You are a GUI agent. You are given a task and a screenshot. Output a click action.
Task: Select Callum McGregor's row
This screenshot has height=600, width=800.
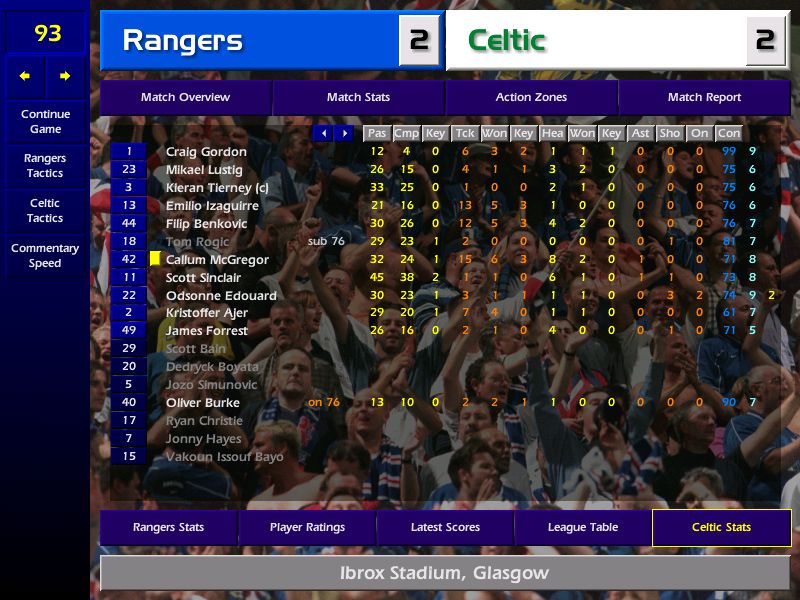tap(217, 260)
